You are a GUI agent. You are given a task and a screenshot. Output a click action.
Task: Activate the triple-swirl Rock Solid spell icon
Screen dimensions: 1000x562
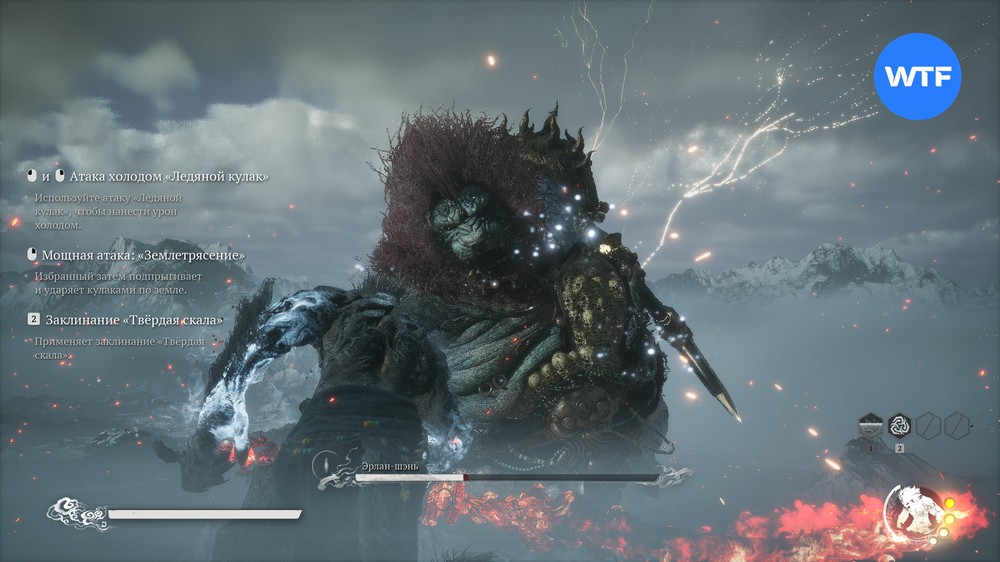899,427
